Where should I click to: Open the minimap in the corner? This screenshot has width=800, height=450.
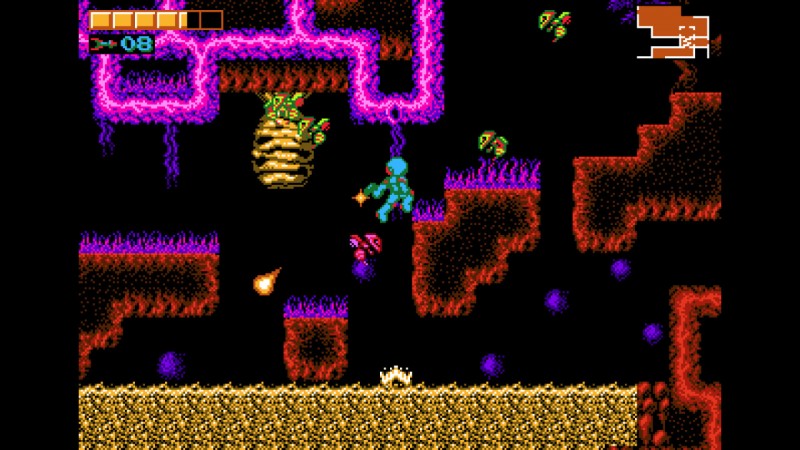pyautogui.click(x=673, y=31)
